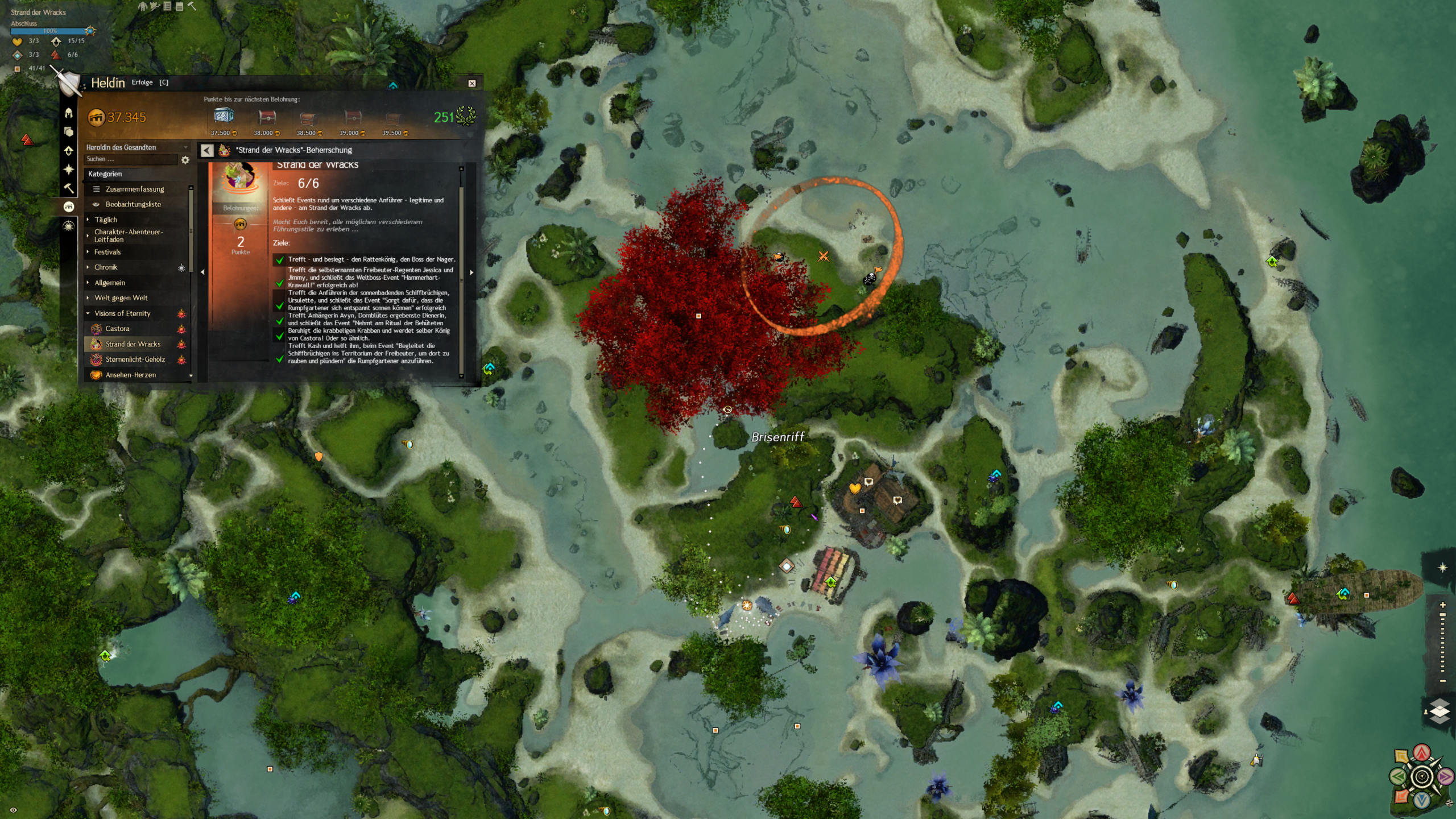
Task: Open the Beobachtungsliste watch list
Action: (x=133, y=204)
